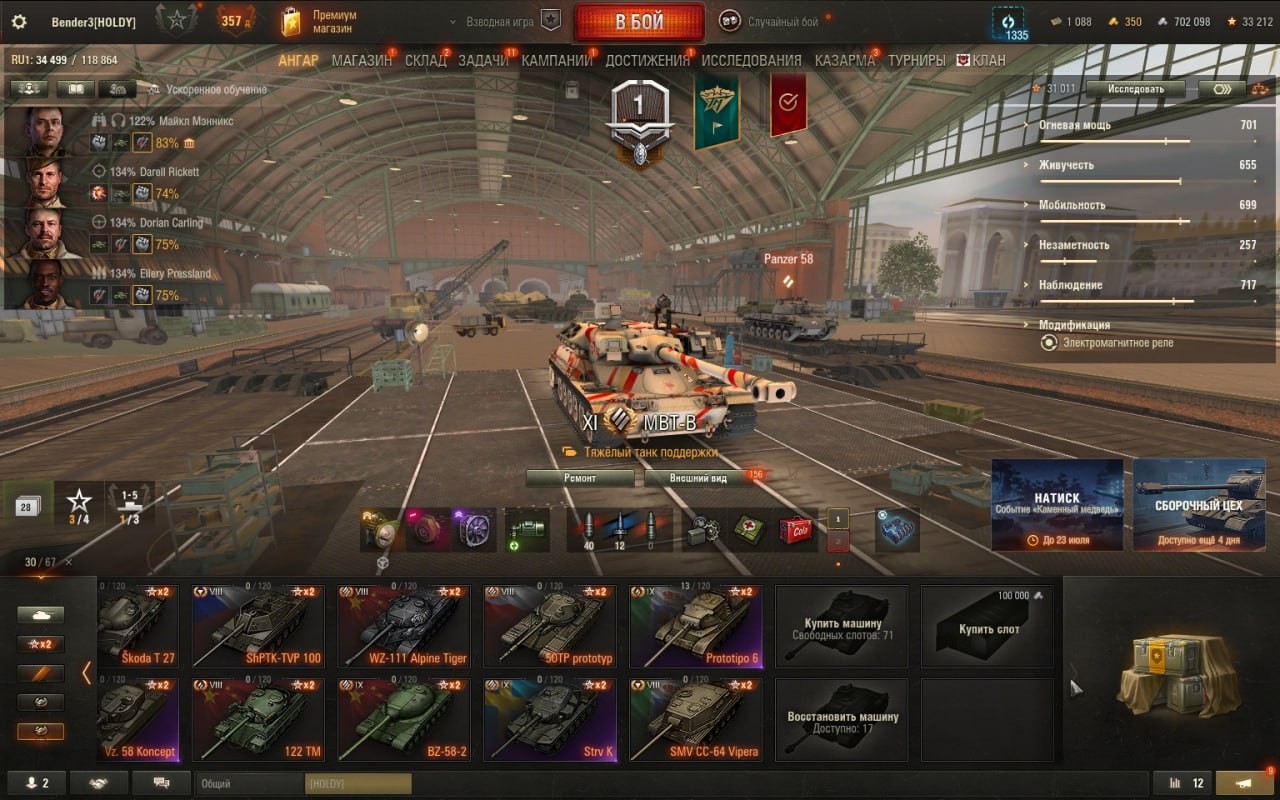Click the Исследовать research button

coord(1136,89)
